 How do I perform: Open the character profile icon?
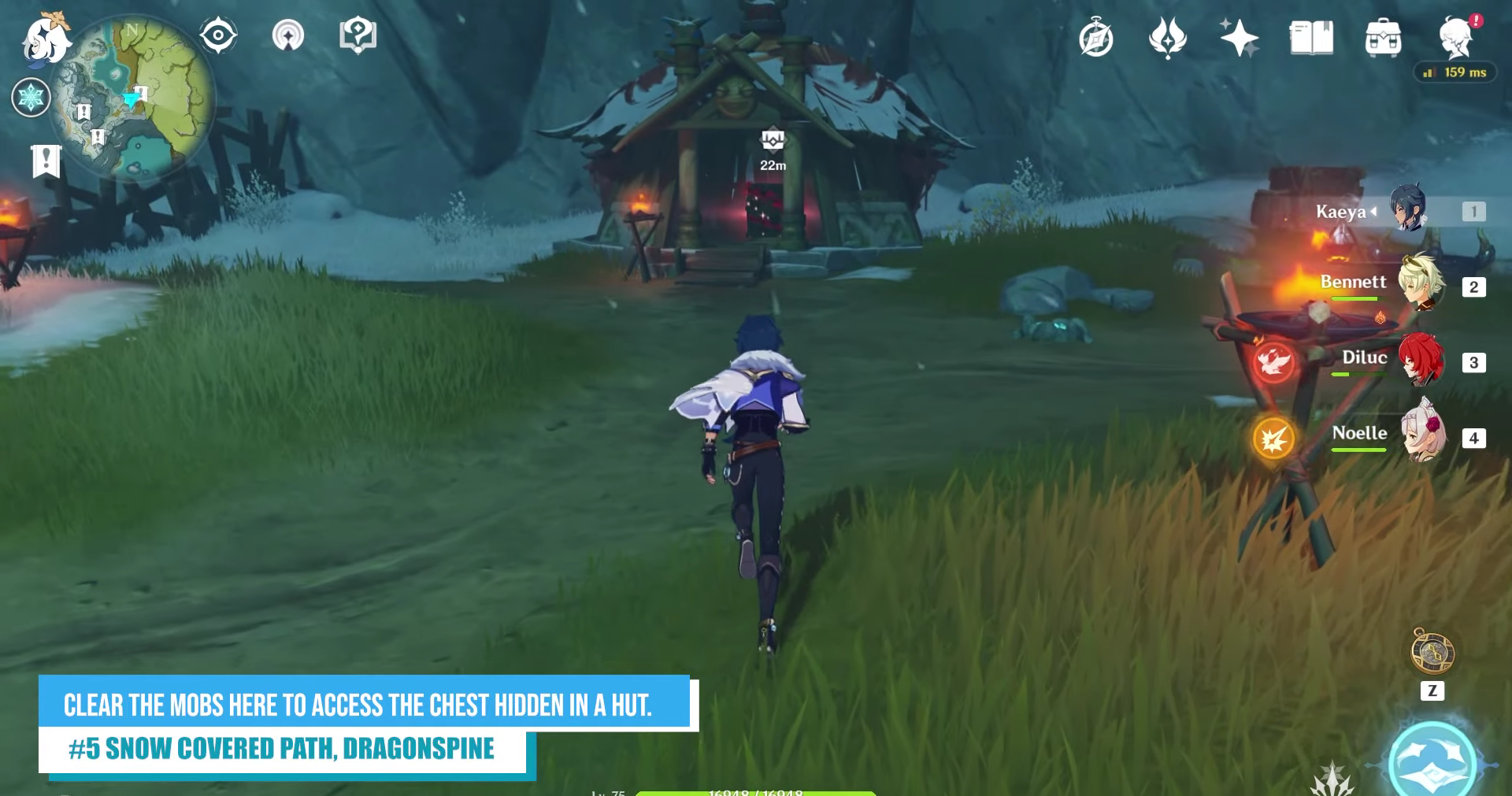1455,38
